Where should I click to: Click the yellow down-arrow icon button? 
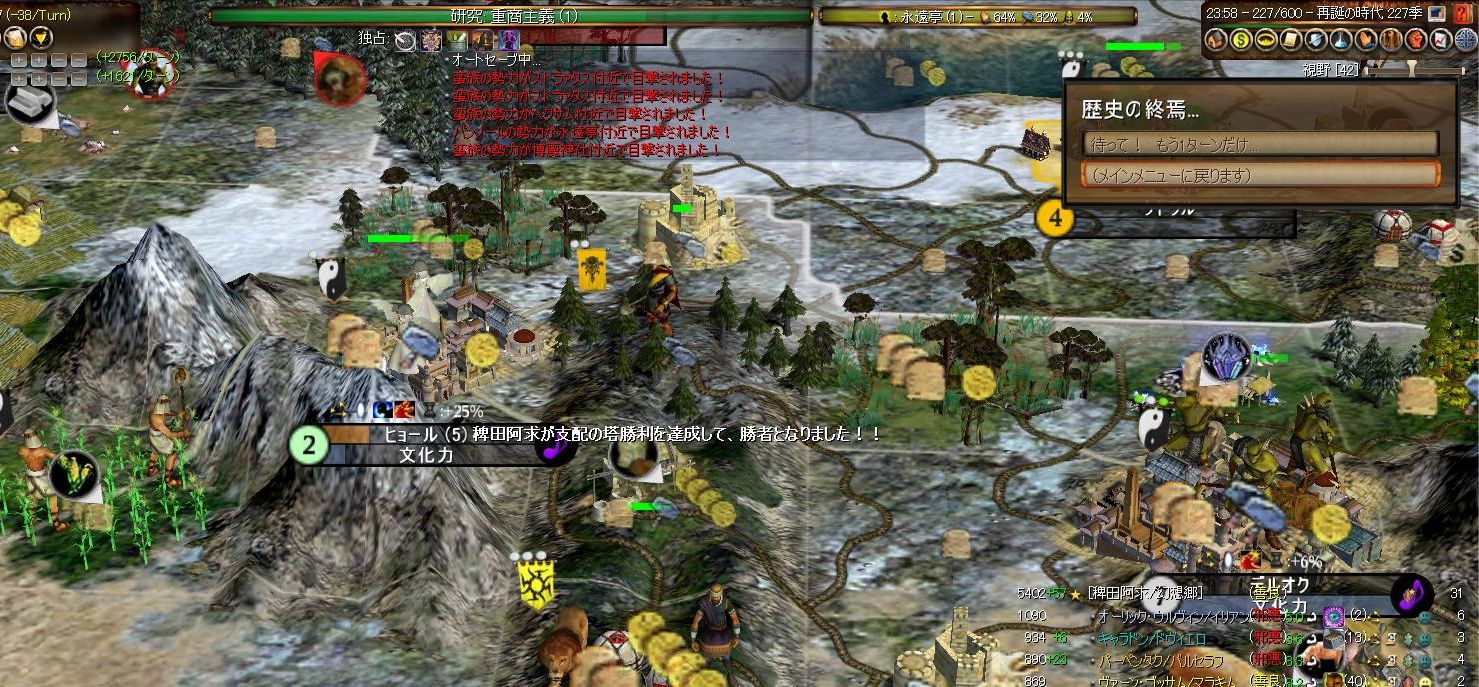coord(40,38)
